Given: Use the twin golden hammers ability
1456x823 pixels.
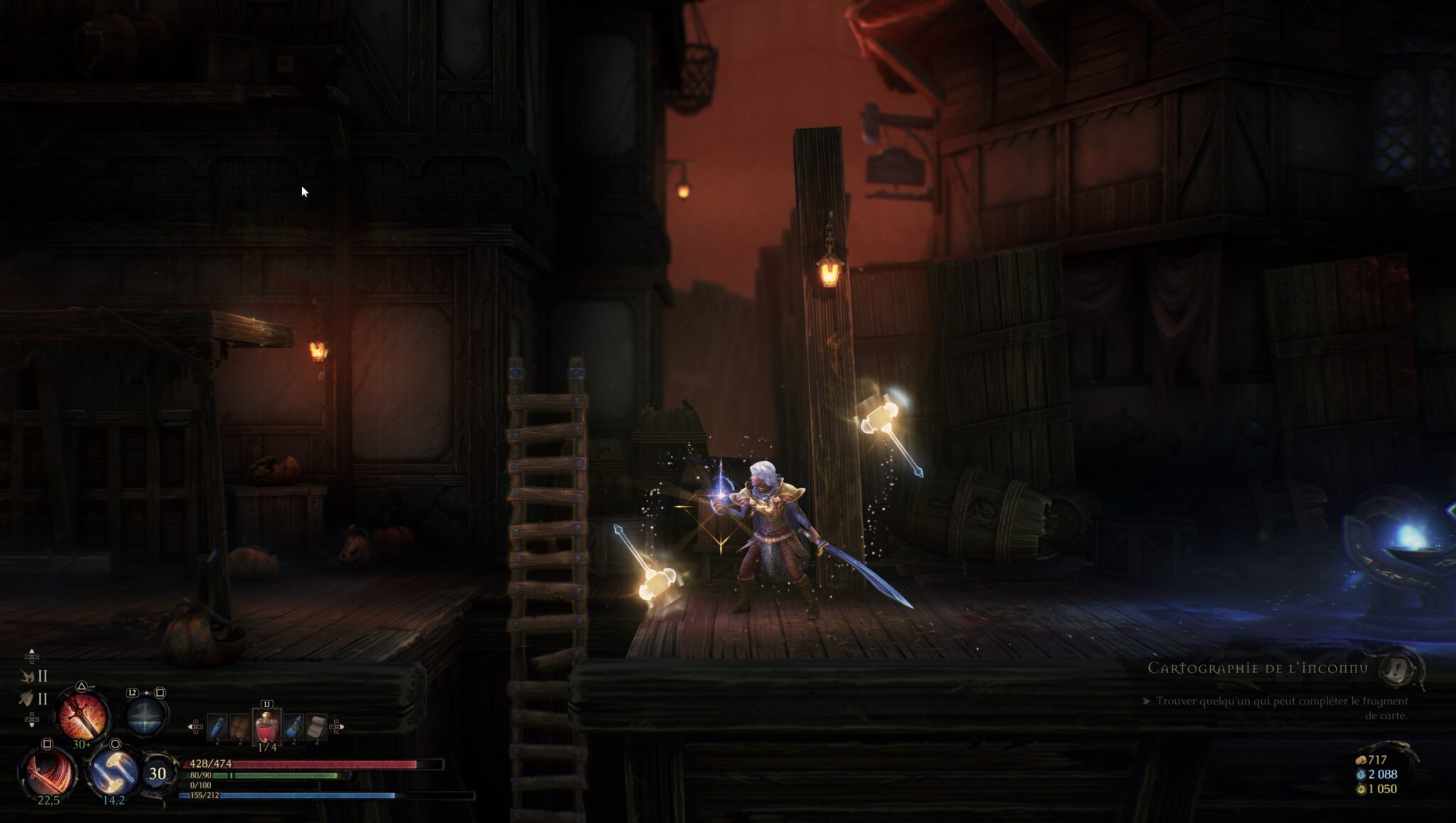Looking at the screenshot, I should 112,771.
